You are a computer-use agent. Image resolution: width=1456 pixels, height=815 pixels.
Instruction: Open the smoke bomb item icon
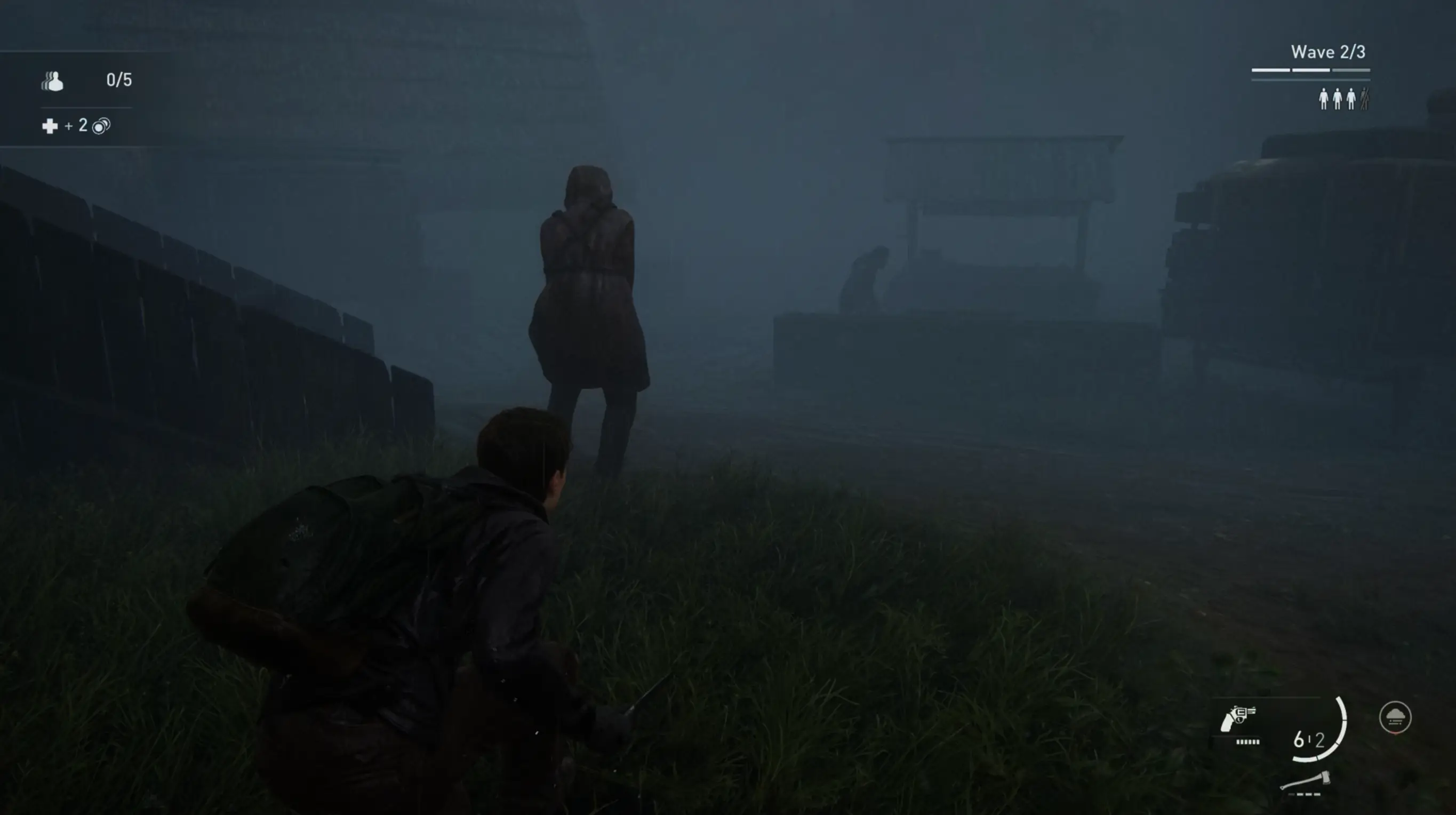1395,717
